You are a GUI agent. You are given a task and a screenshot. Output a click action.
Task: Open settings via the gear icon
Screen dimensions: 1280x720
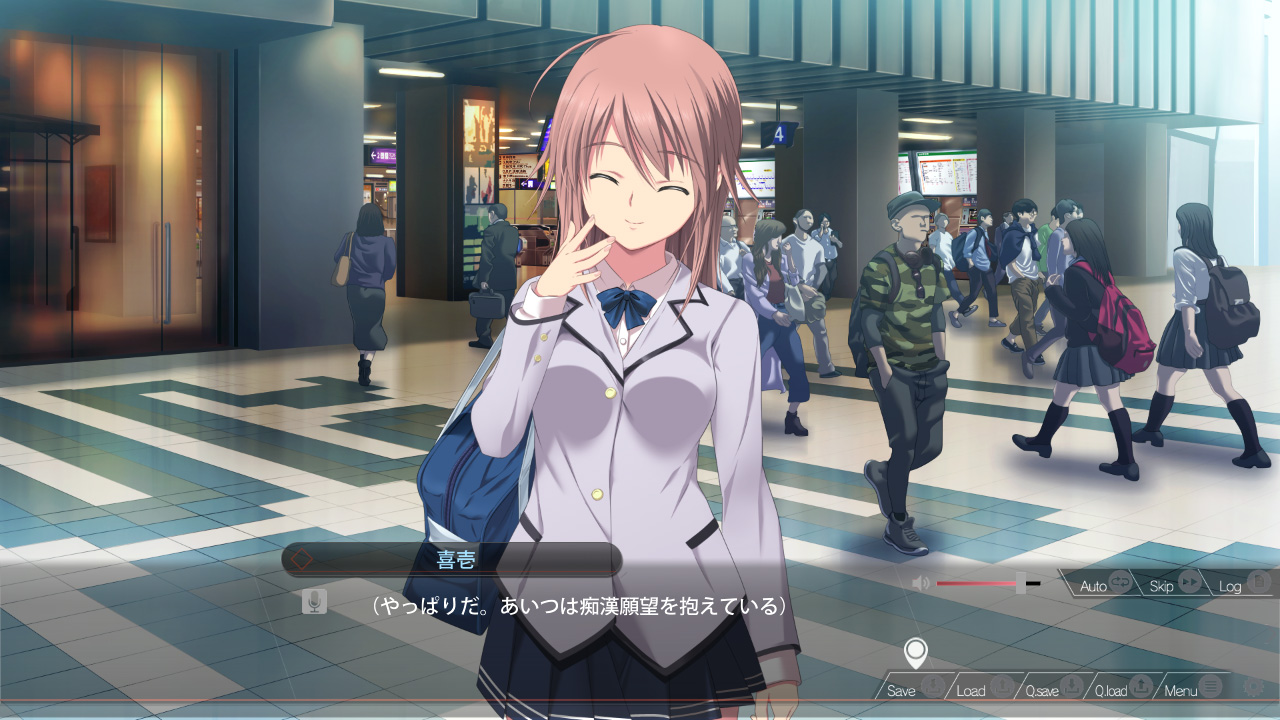click(1253, 687)
